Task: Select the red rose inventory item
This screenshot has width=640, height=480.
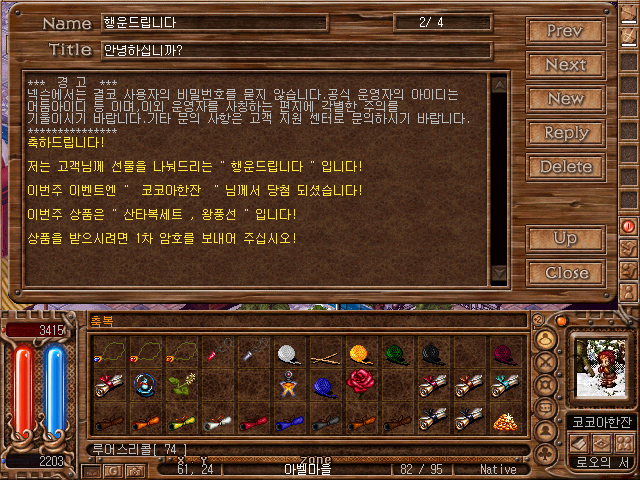Action: click(x=360, y=381)
